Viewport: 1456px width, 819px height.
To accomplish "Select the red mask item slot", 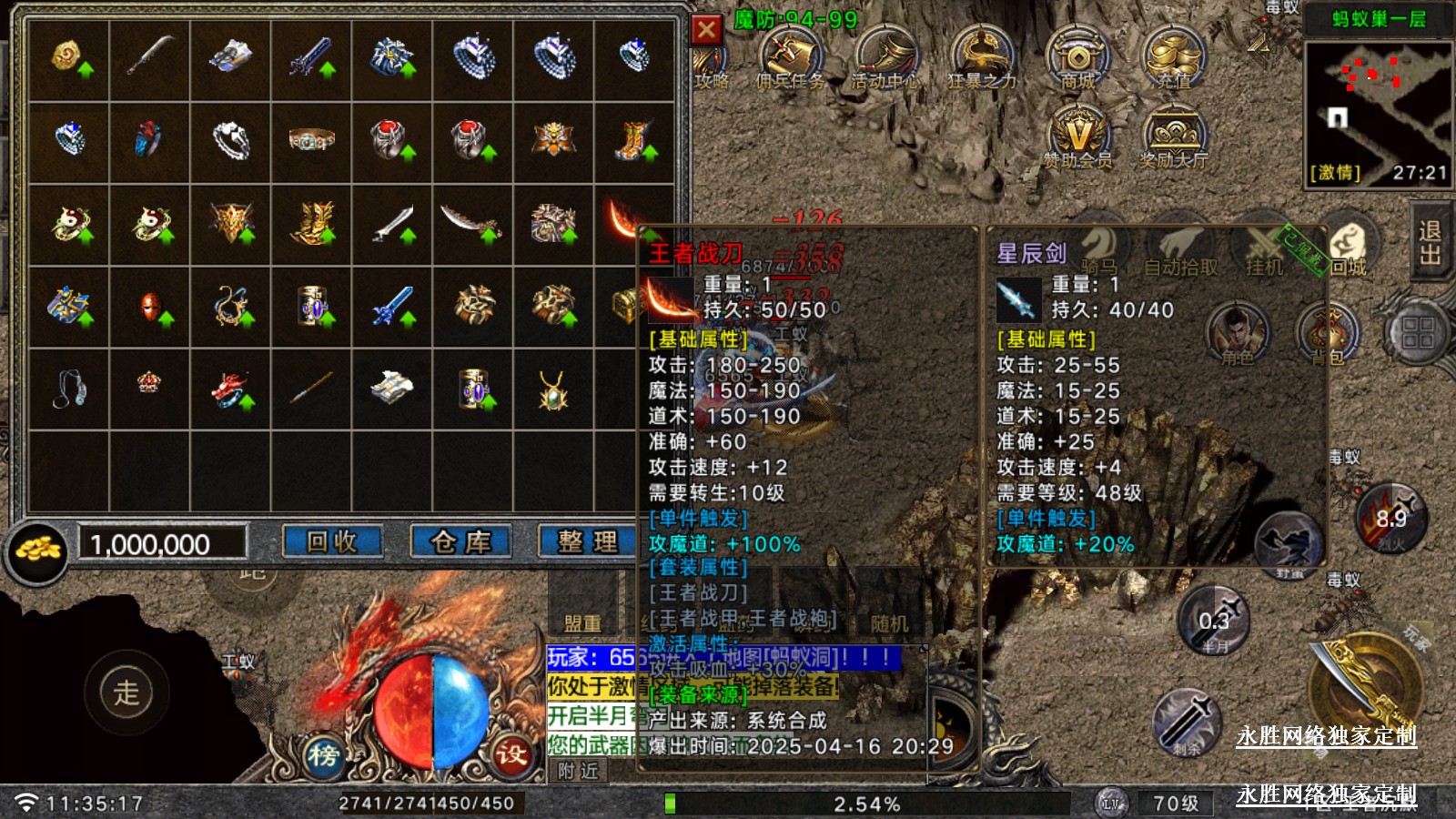I will point(150,307).
